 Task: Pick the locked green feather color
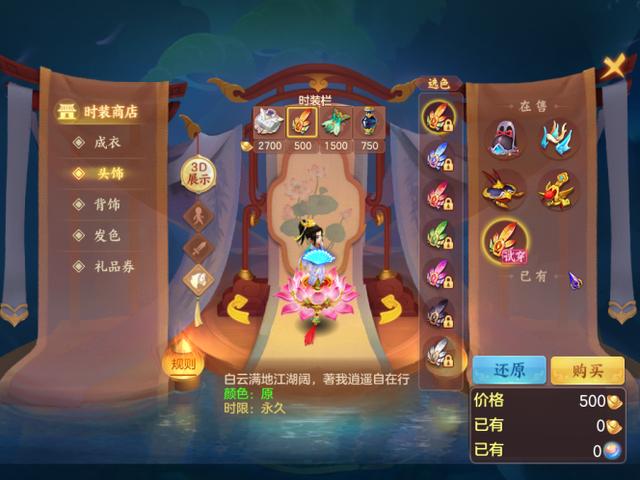439,235
